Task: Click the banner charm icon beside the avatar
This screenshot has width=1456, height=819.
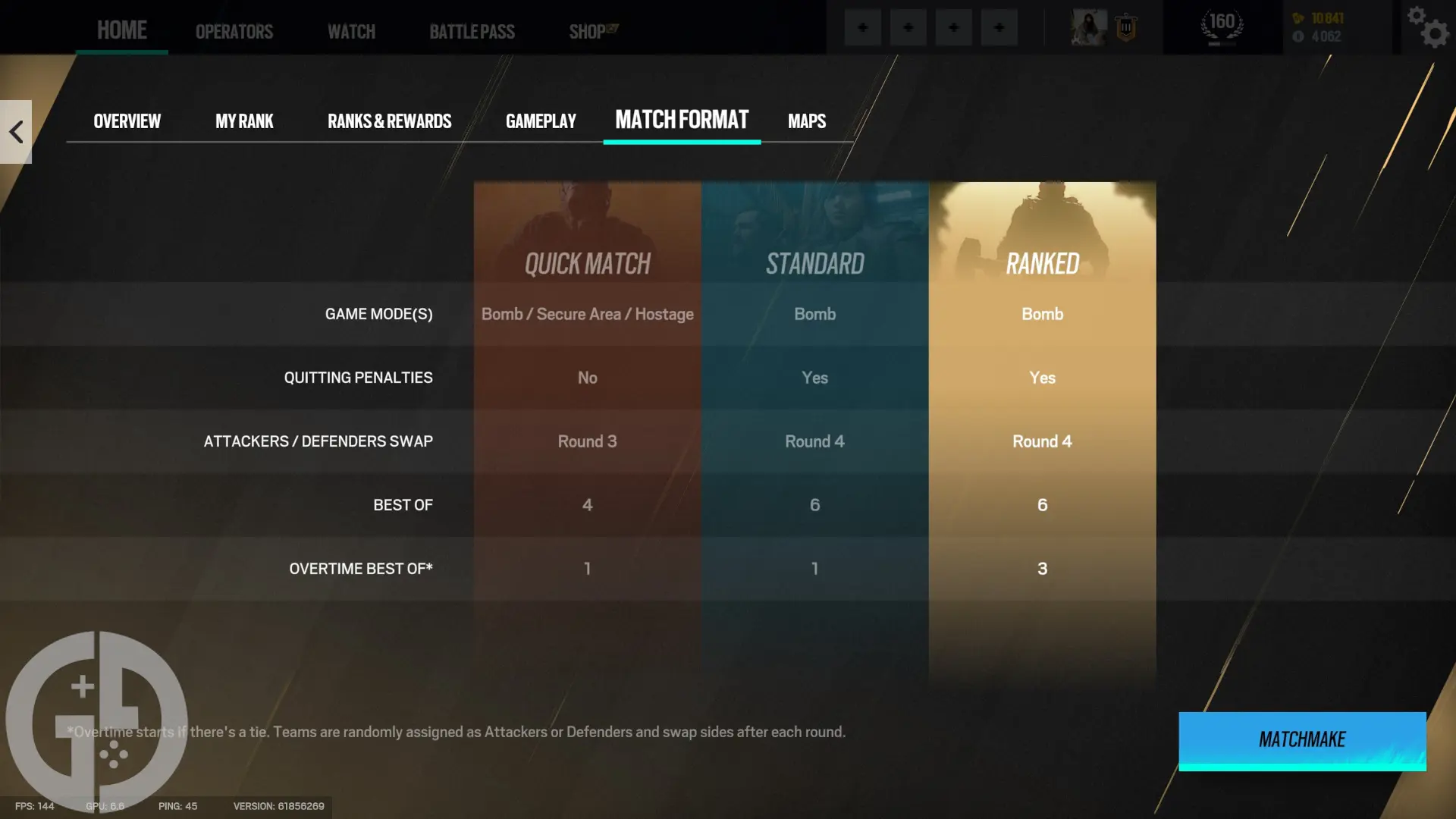Action: 1125,27
